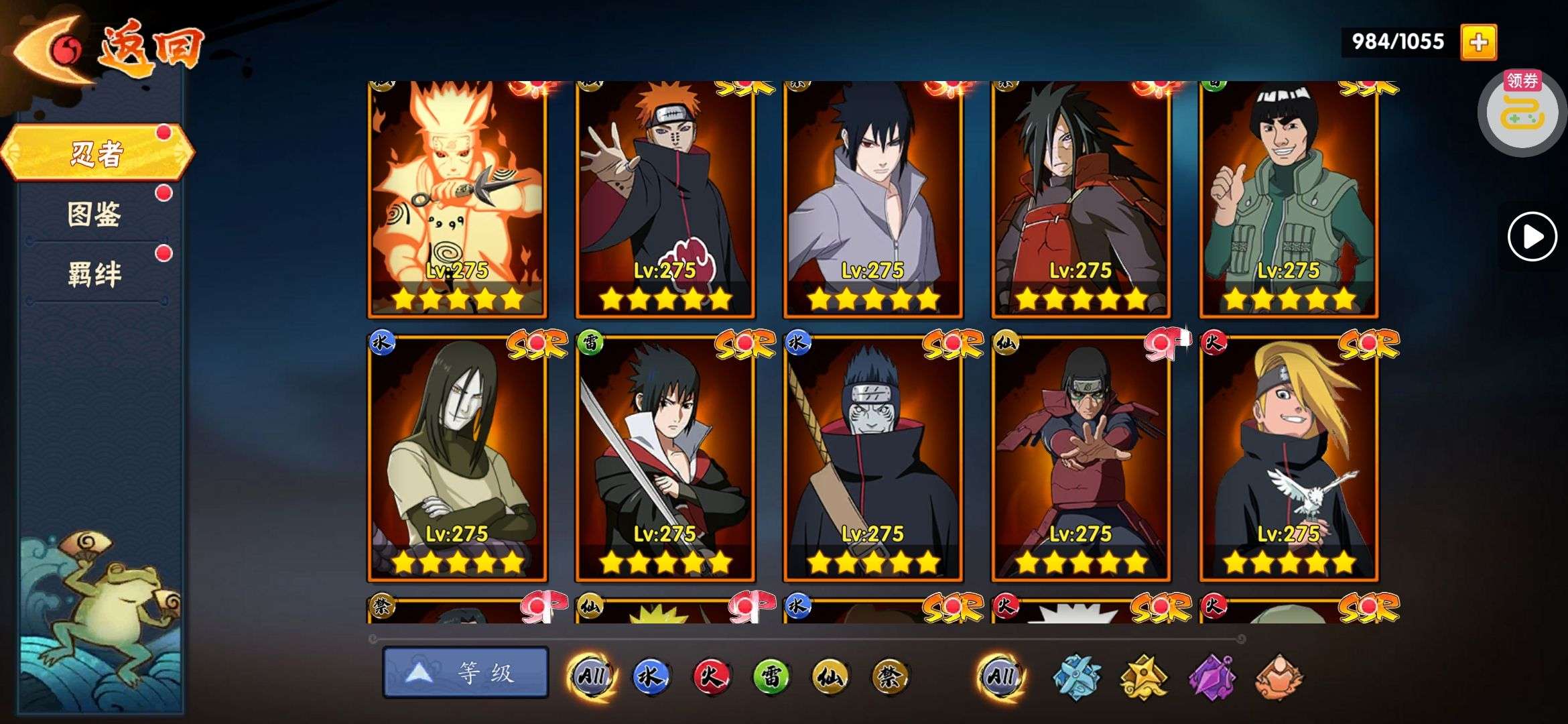The height and width of the screenshot is (724, 1568).
Task: Select the Pain ninja card
Action: click(665, 198)
